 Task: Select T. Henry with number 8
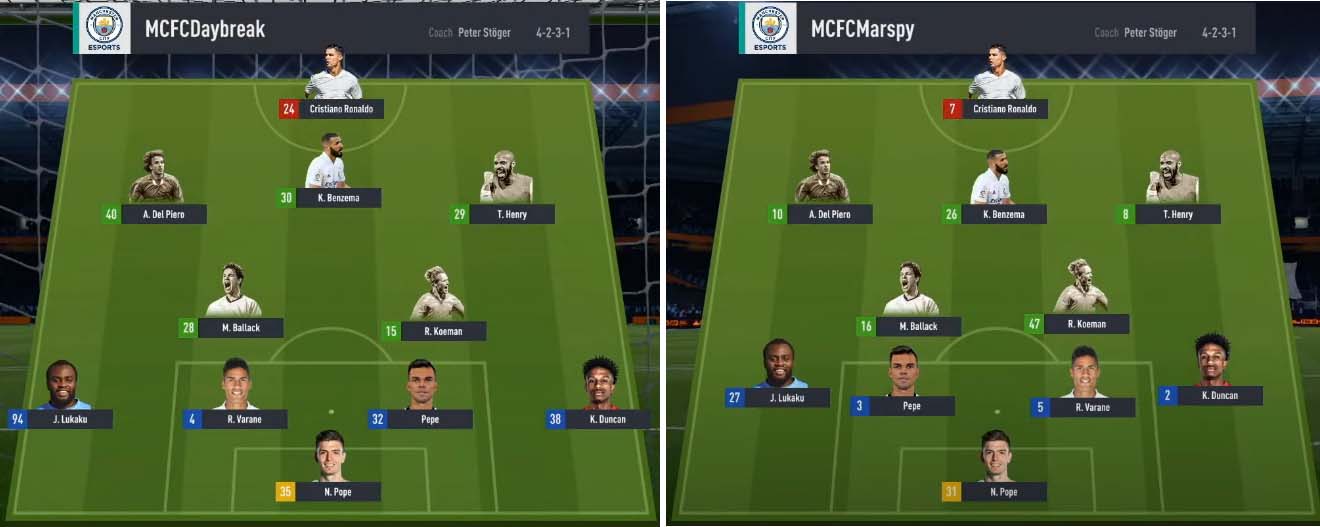tap(1170, 213)
